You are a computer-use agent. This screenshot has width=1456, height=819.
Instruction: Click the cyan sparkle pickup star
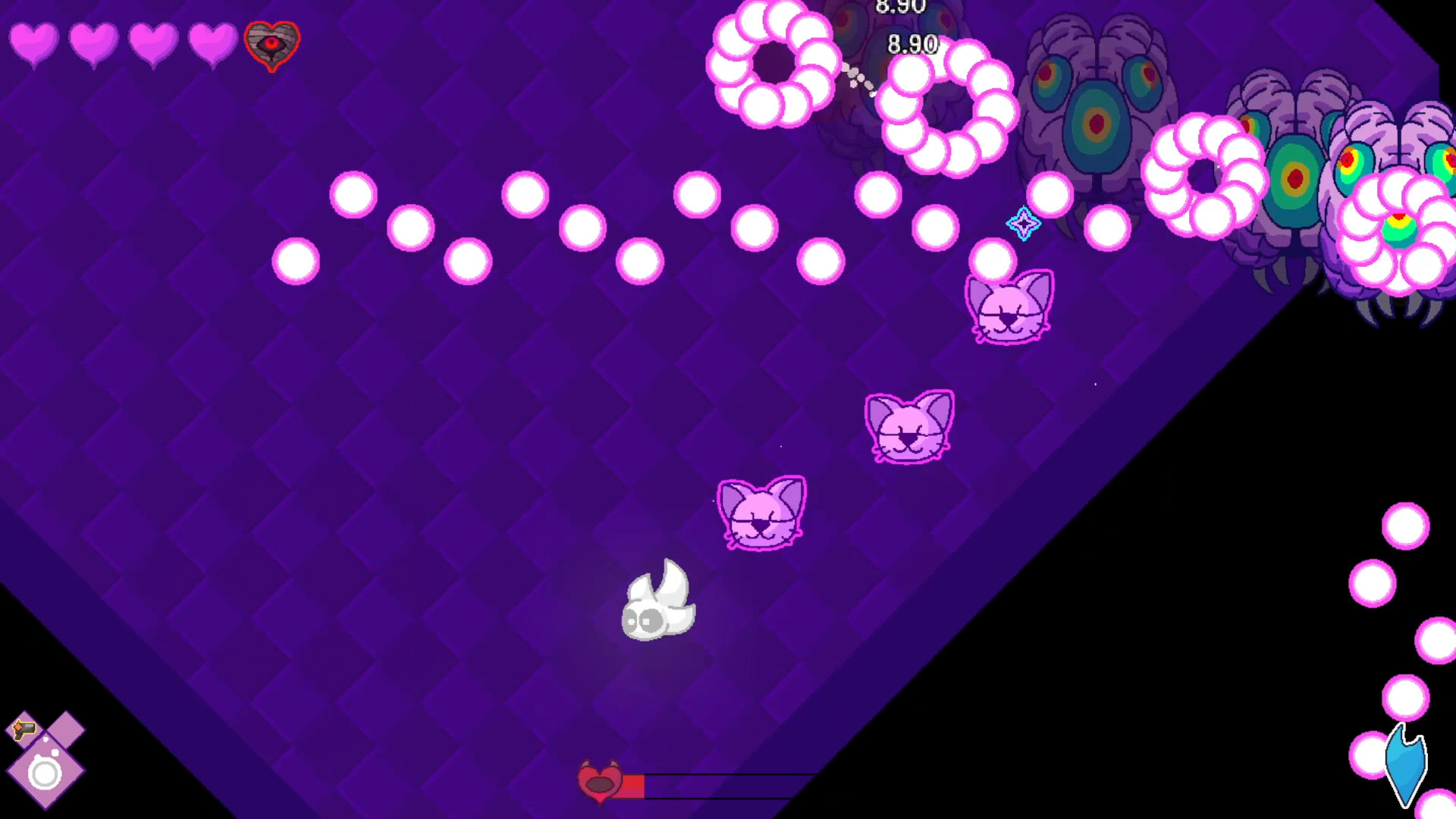click(1023, 224)
